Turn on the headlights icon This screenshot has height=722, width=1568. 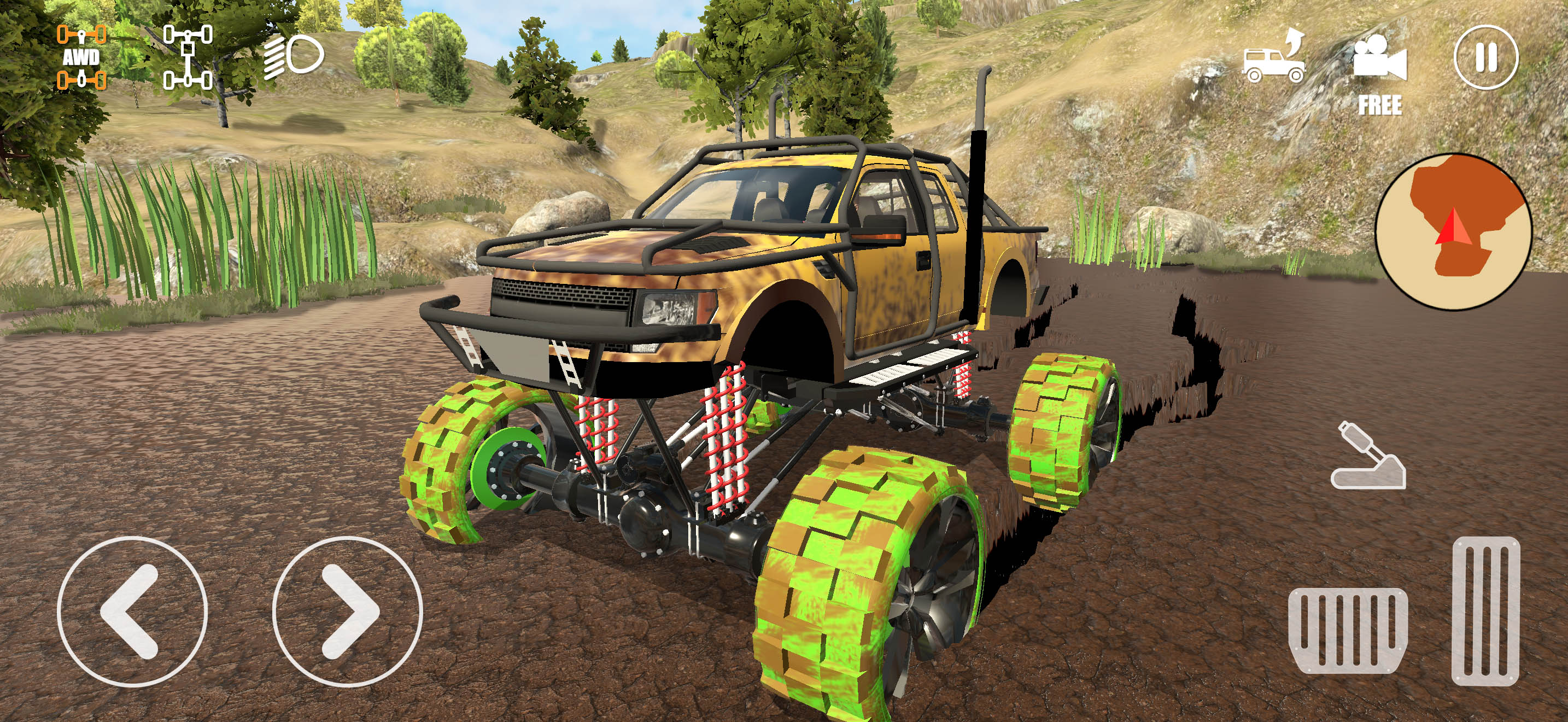294,57
